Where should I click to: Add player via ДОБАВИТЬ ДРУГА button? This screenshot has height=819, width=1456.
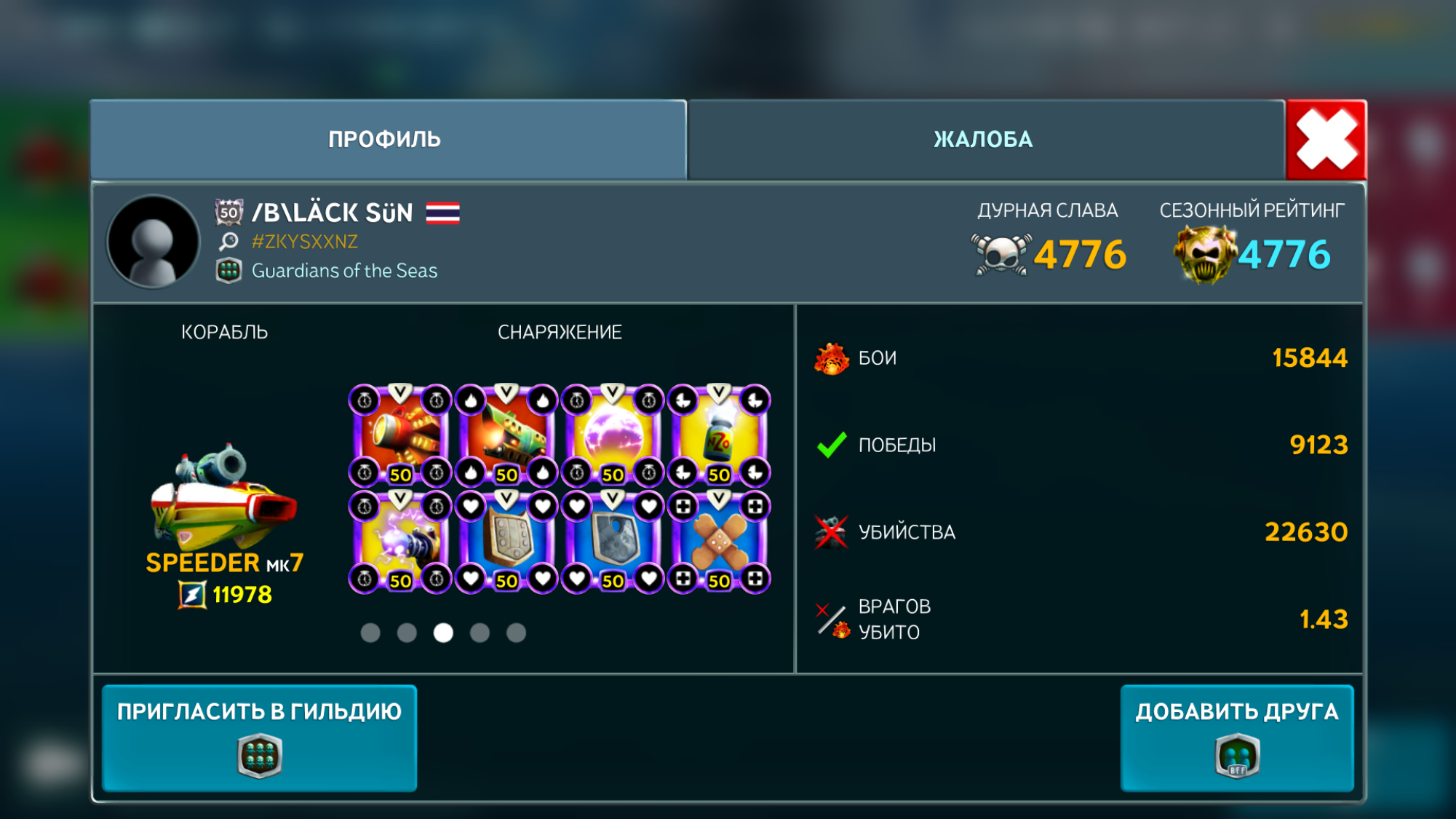pyautogui.click(x=1236, y=737)
